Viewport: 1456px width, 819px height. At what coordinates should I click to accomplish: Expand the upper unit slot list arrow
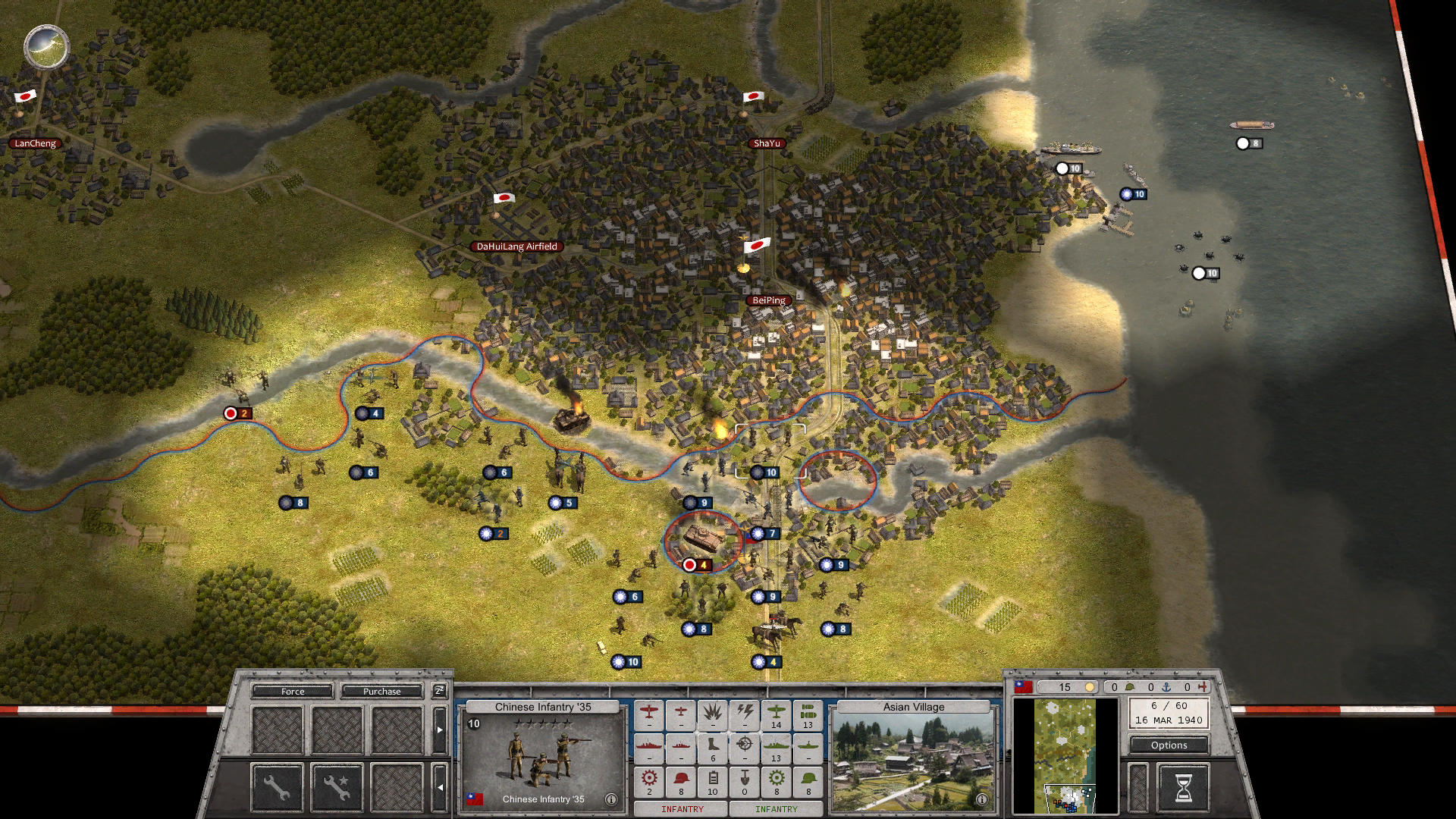pos(440,730)
